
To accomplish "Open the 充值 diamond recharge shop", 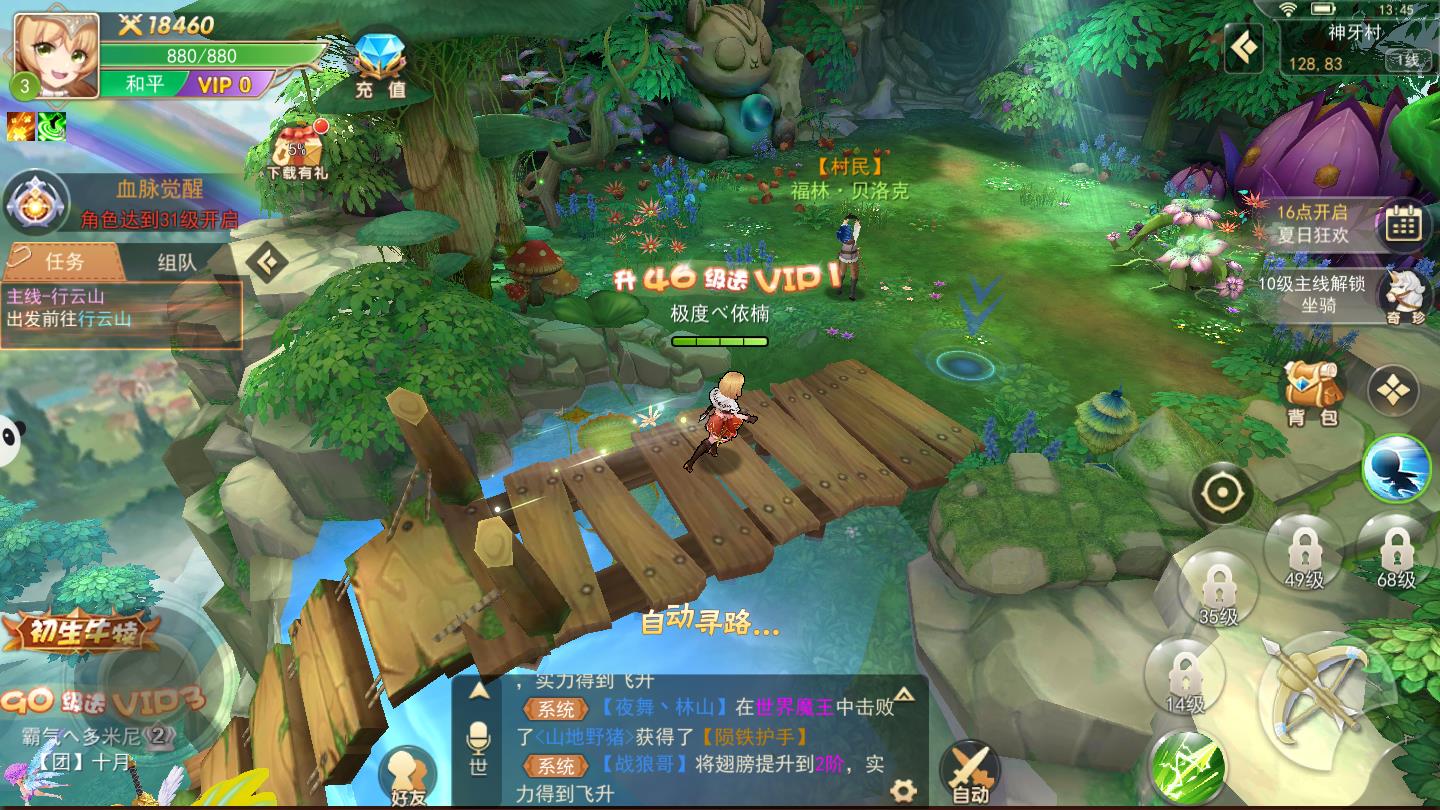I will [381, 66].
